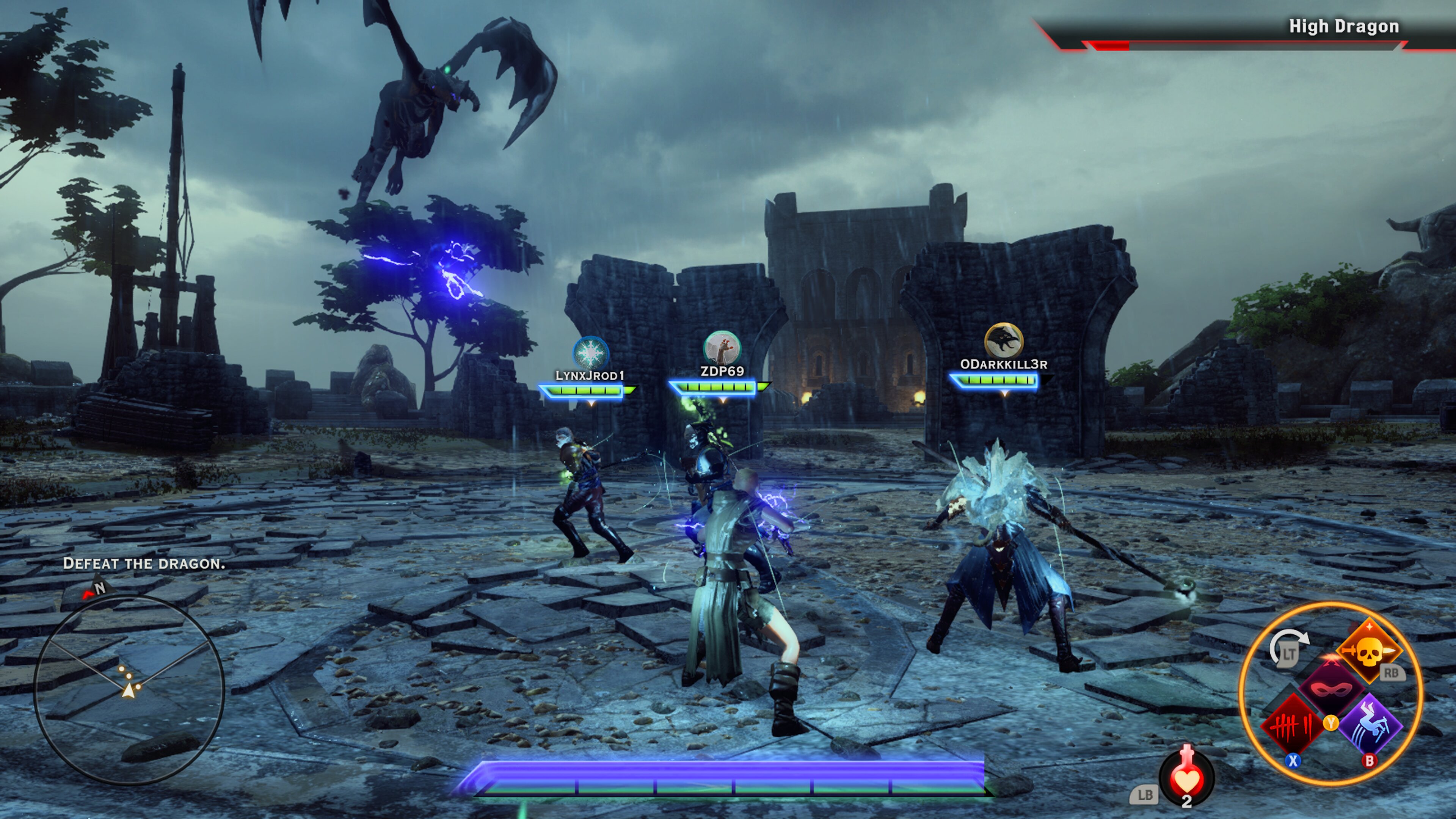Select the "Defeat the dragon" objective text
Viewport: 1456px width, 819px height.
click(146, 563)
